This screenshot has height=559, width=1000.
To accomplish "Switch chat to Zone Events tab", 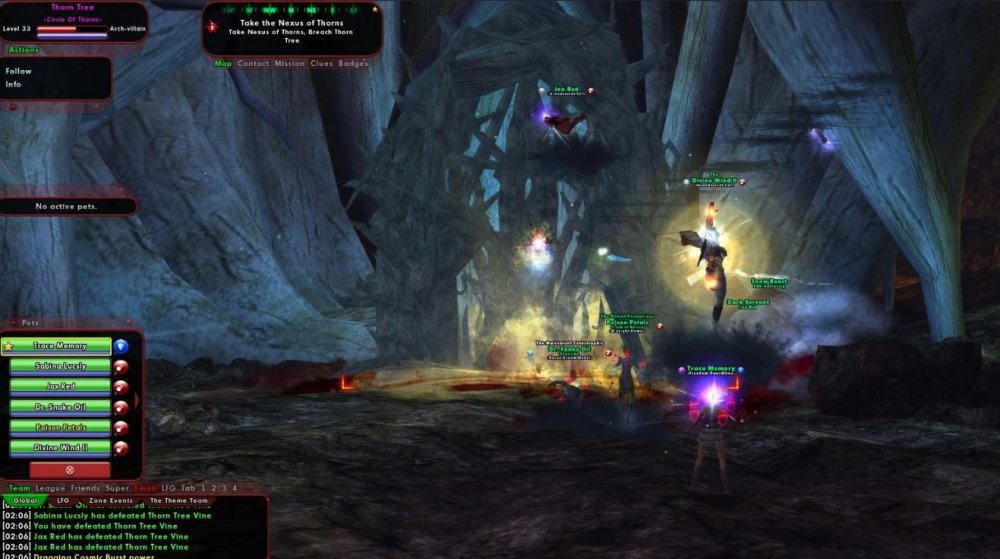I will 111,500.
